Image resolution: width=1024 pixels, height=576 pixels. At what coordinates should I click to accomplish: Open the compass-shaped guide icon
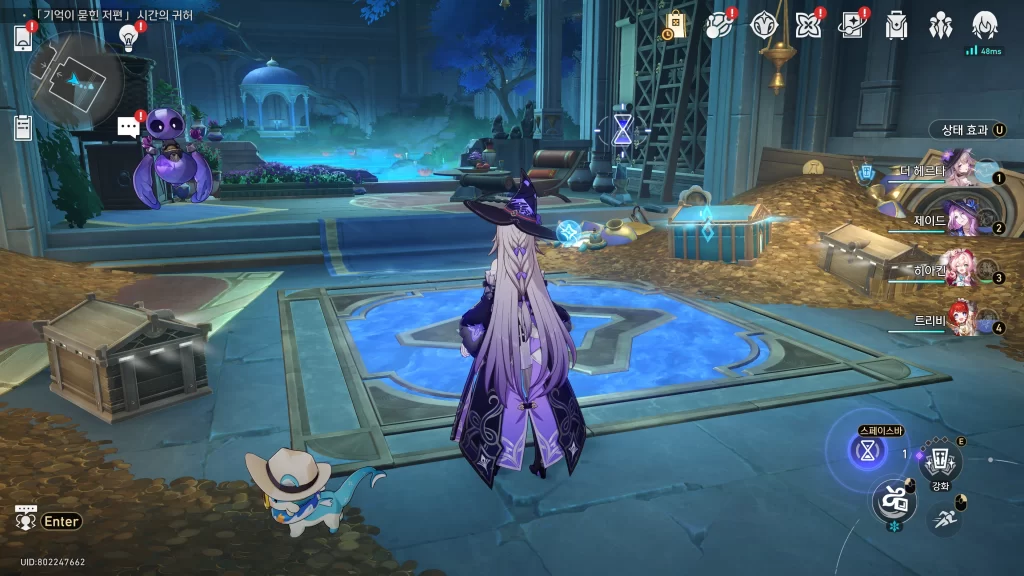[764, 26]
